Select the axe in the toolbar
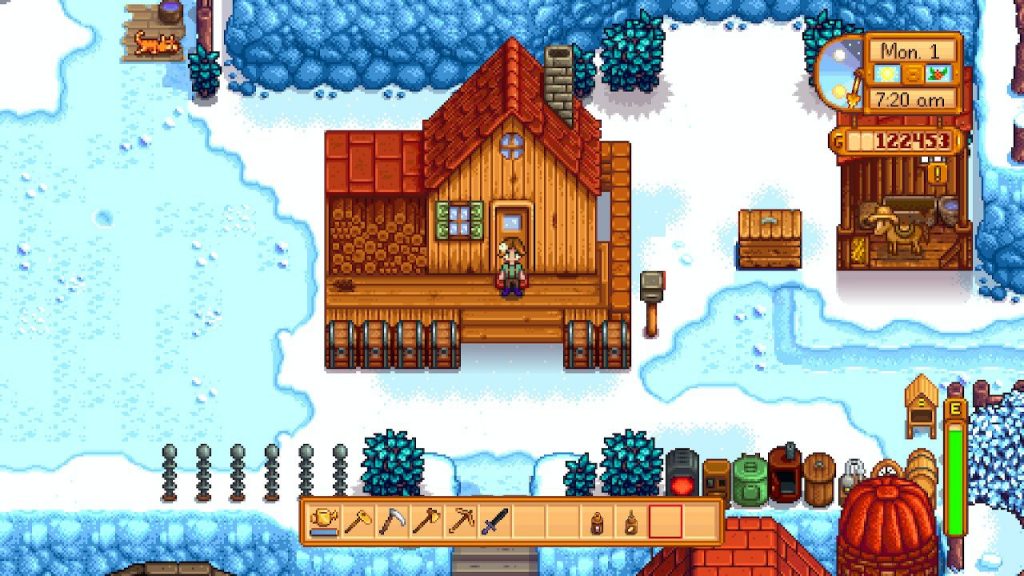Screen dimensions: 1024x576 [425, 521]
